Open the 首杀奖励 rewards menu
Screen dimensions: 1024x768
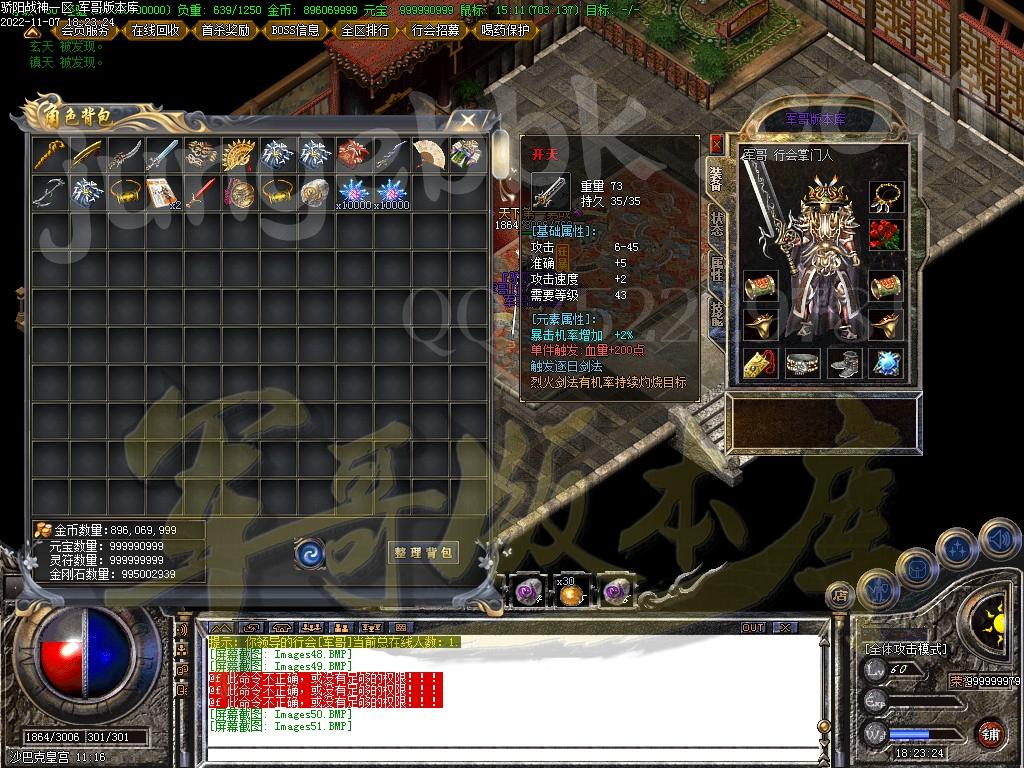226,30
